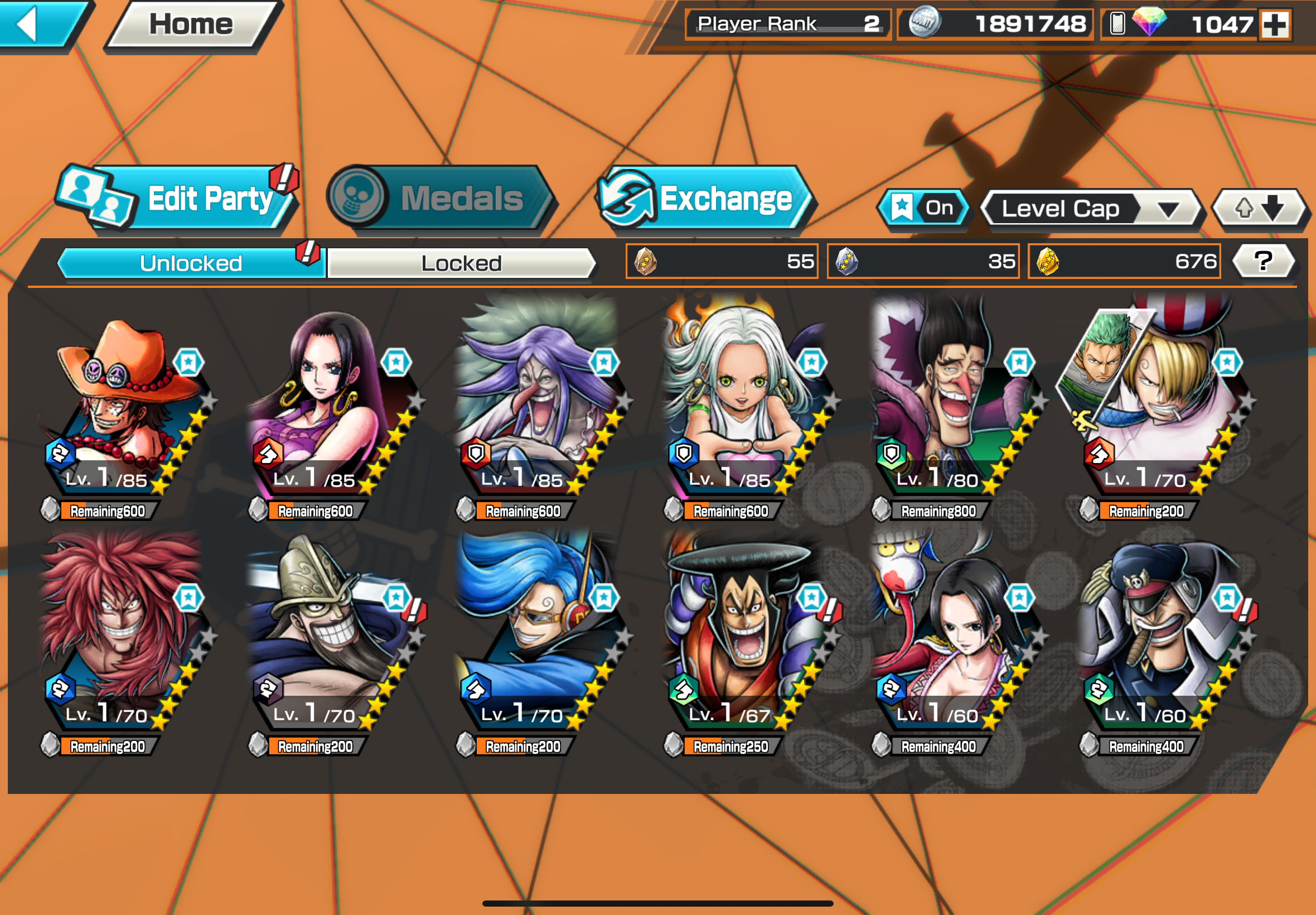This screenshot has width=1316, height=915.
Task: Select the white-haired girl with flames character
Action: coord(745,401)
